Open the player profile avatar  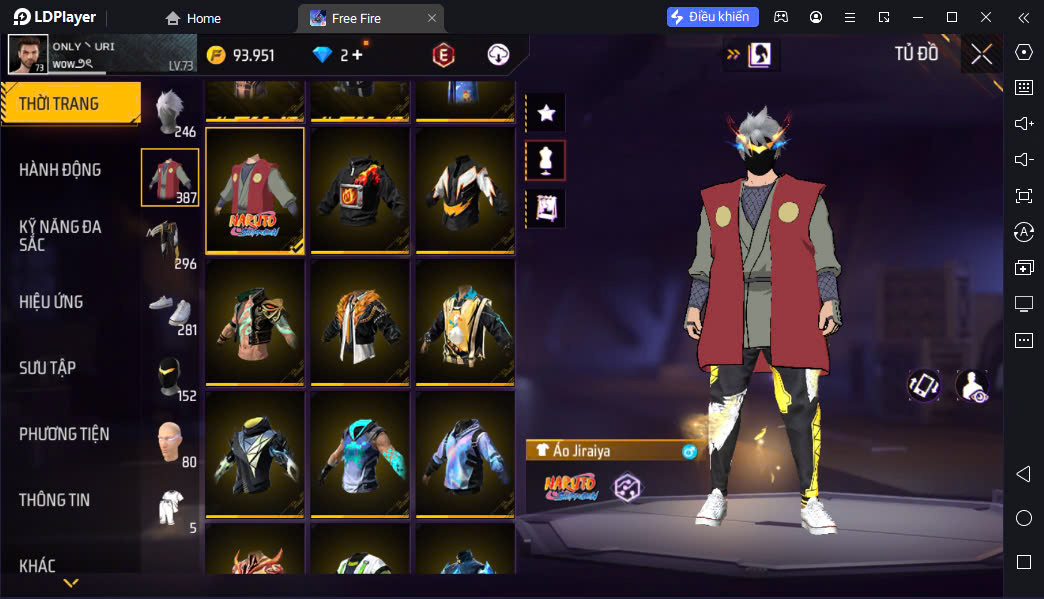(x=27, y=55)
